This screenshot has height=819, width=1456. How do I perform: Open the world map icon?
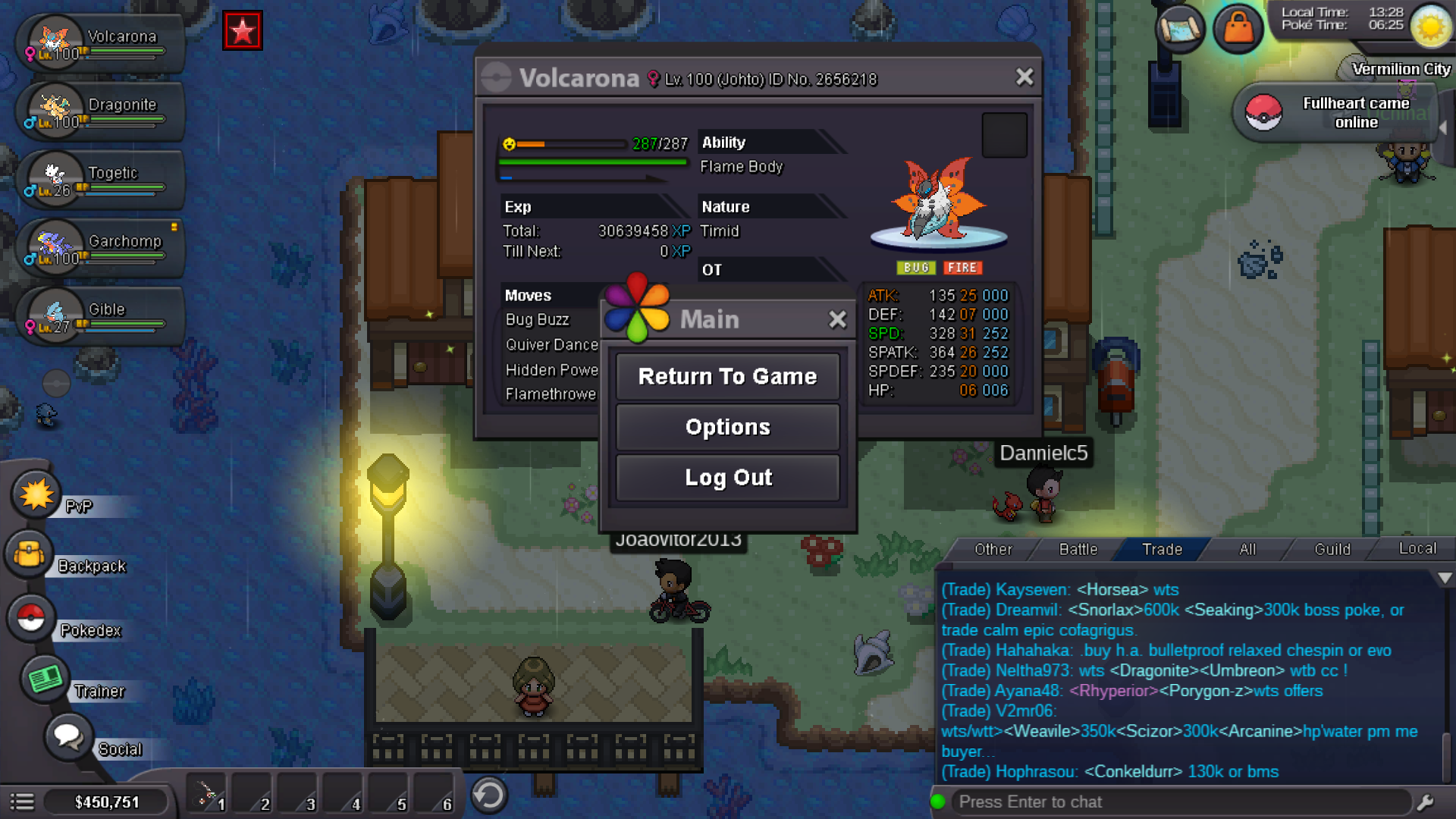[1179, 29]
